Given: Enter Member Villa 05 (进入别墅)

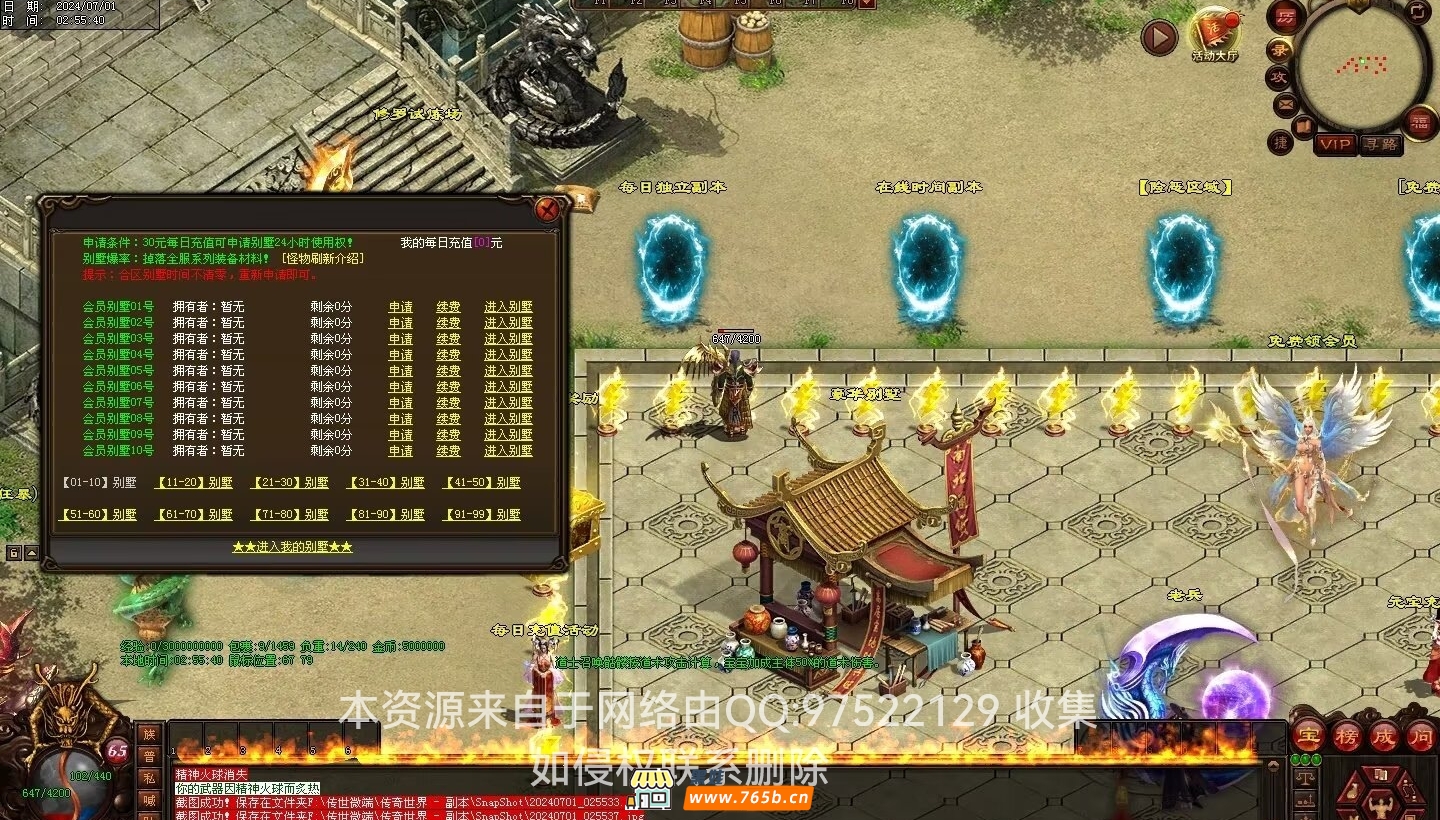Looking at the screenshot, I should (x=508, y=371).
